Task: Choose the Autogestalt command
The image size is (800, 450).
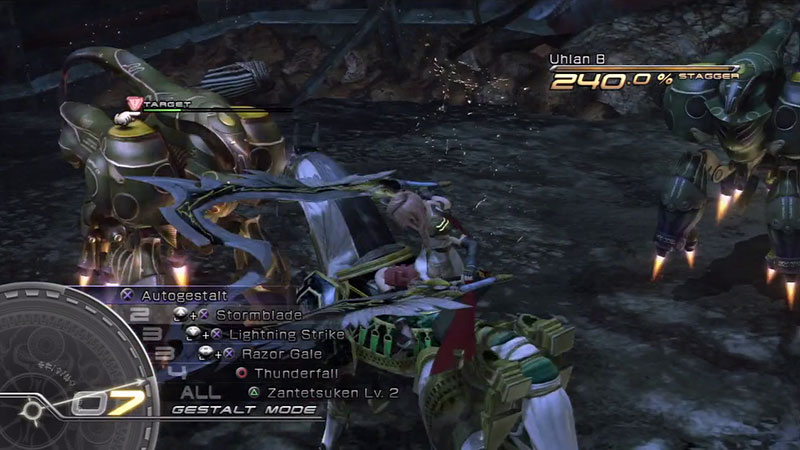Action: coord(183,296)
